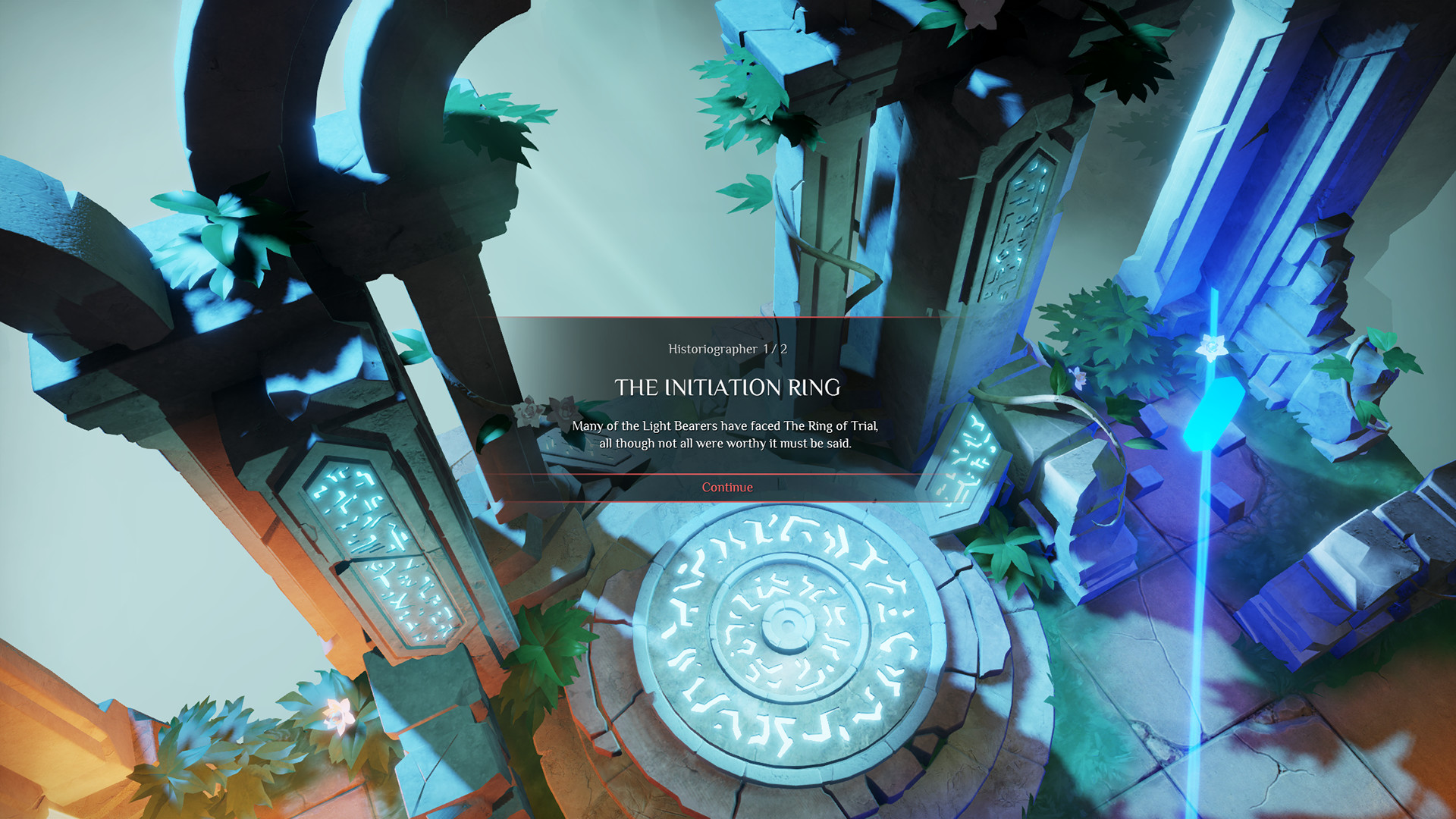Select THE INITIATION RING title text
1456x819 pixels.
tap(728, 388)
